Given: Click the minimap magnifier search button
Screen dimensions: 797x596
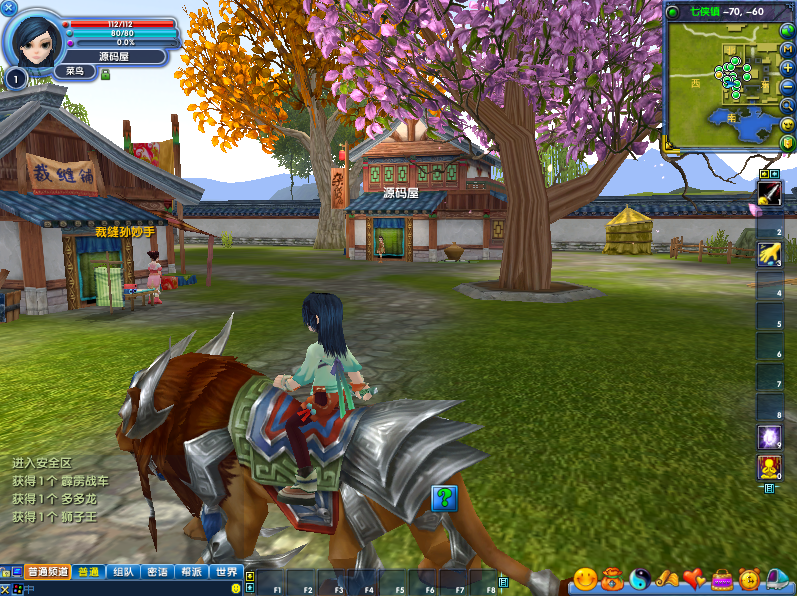Looking at the screenshot, I should (787, 105).
